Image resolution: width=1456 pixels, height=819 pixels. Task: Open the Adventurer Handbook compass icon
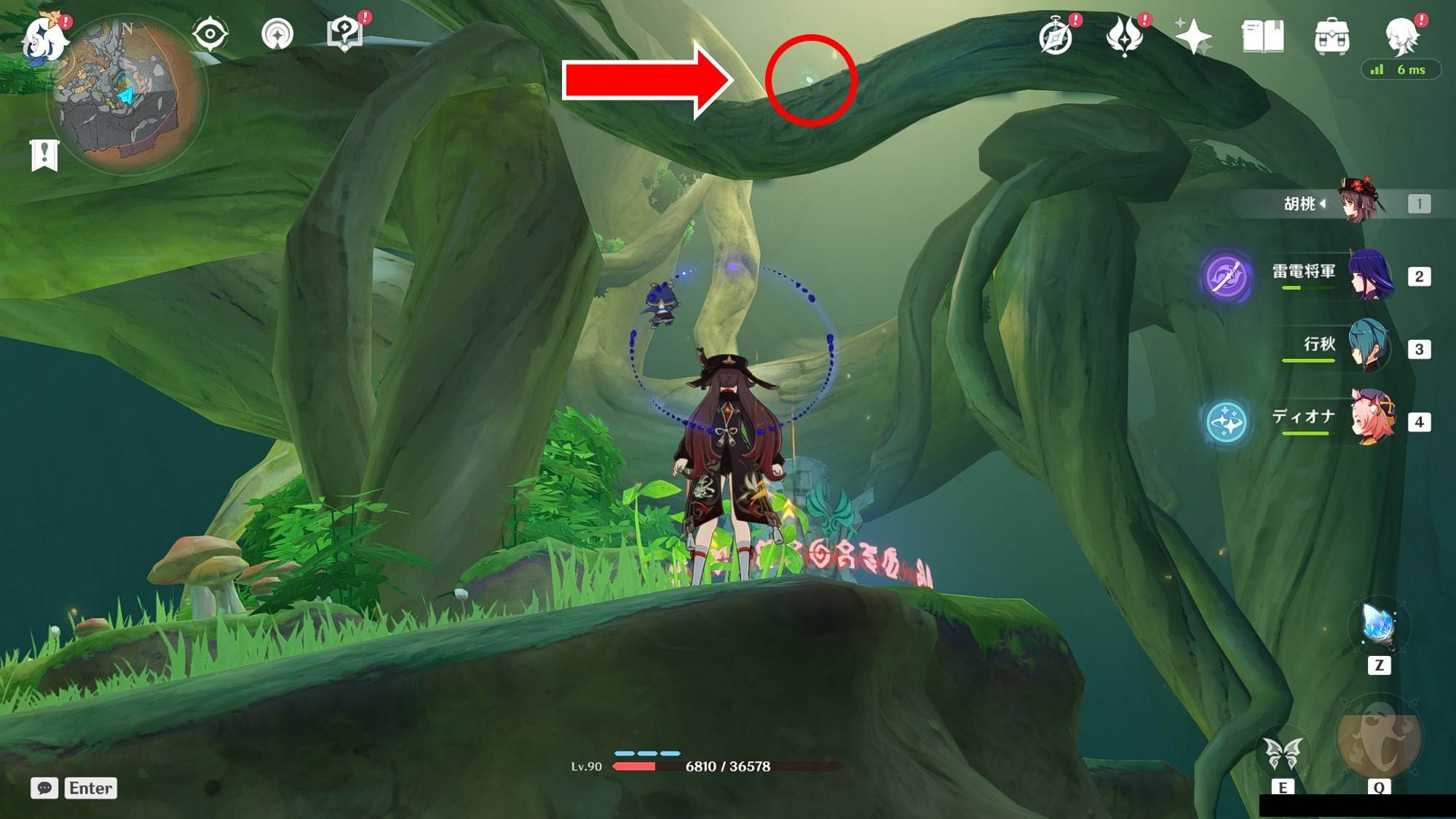(x=1056, y=36)
